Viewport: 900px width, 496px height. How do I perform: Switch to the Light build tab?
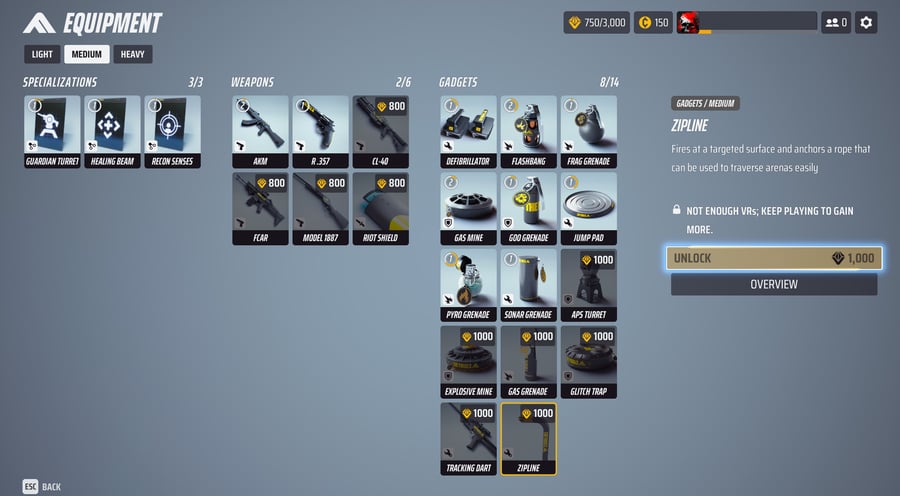click(42, 55)
